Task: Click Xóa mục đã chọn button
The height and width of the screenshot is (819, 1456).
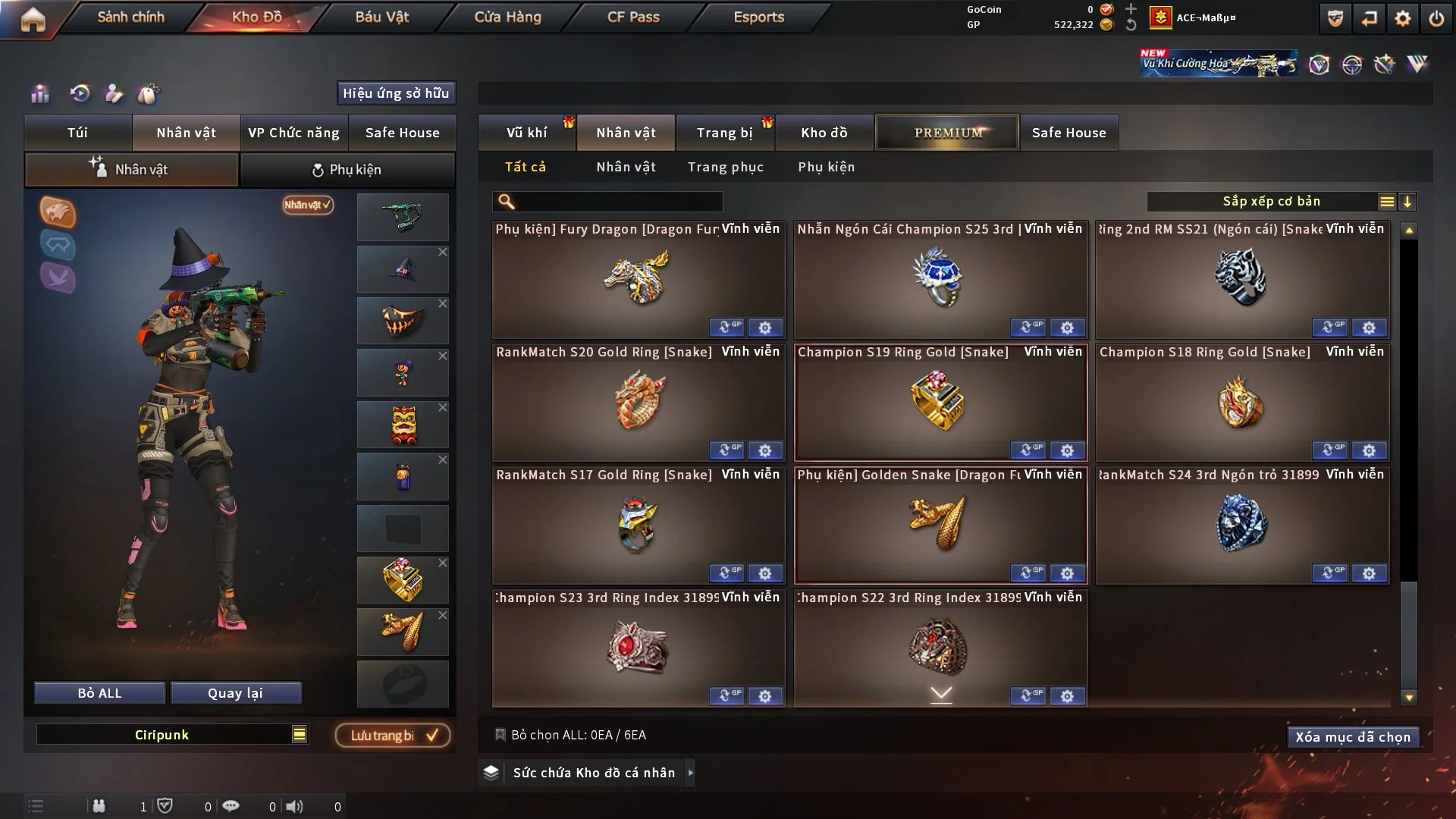Action: 1353,737
